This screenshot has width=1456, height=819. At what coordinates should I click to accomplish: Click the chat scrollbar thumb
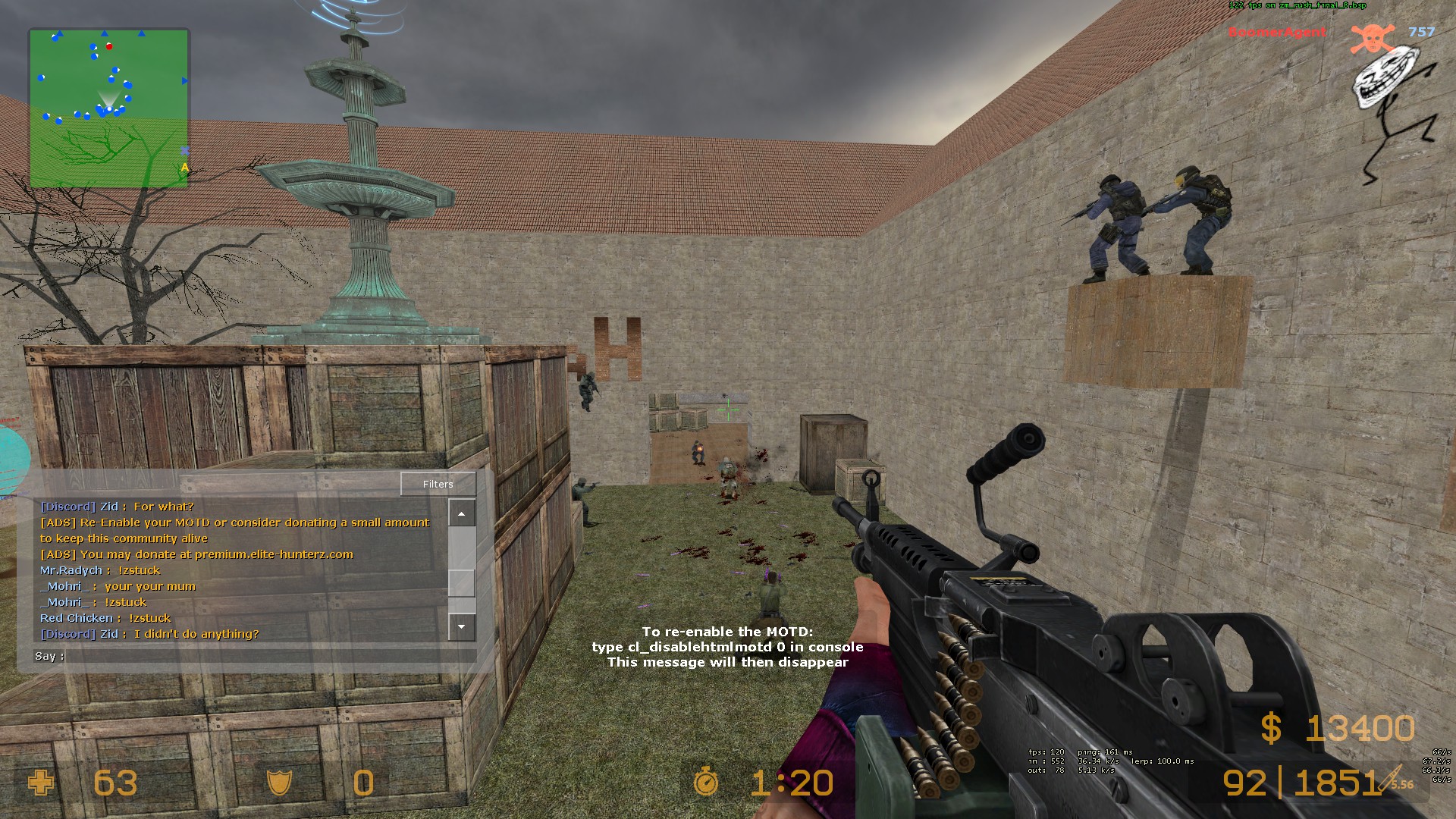[461, 582]
